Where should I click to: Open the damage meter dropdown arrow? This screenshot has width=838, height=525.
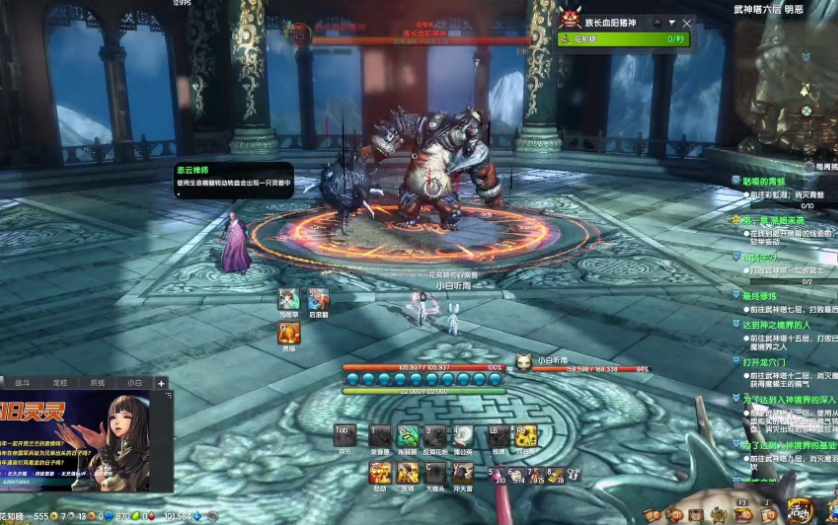tap(672, 22)
